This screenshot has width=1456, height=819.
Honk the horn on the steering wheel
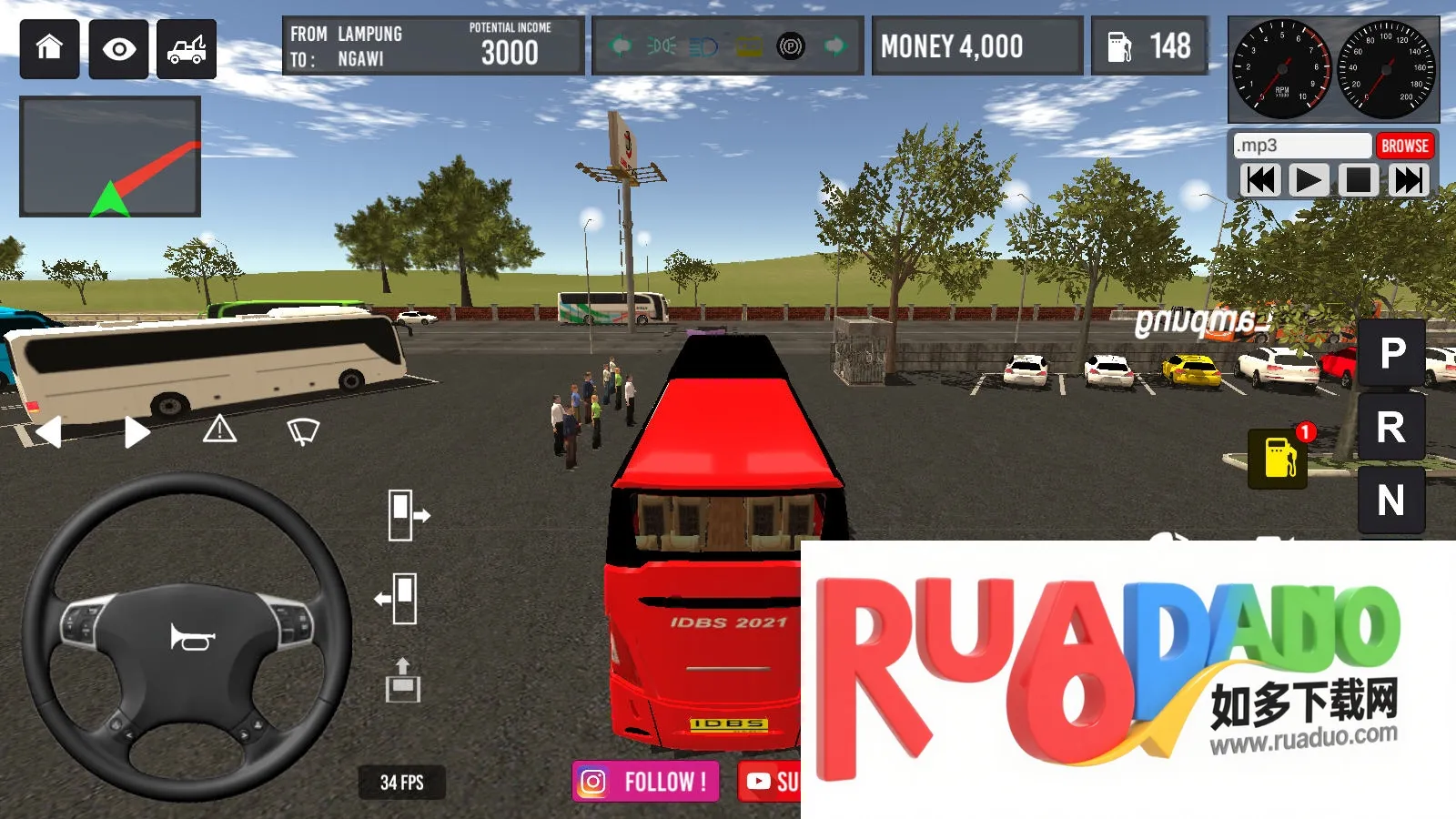pos(191,637)
